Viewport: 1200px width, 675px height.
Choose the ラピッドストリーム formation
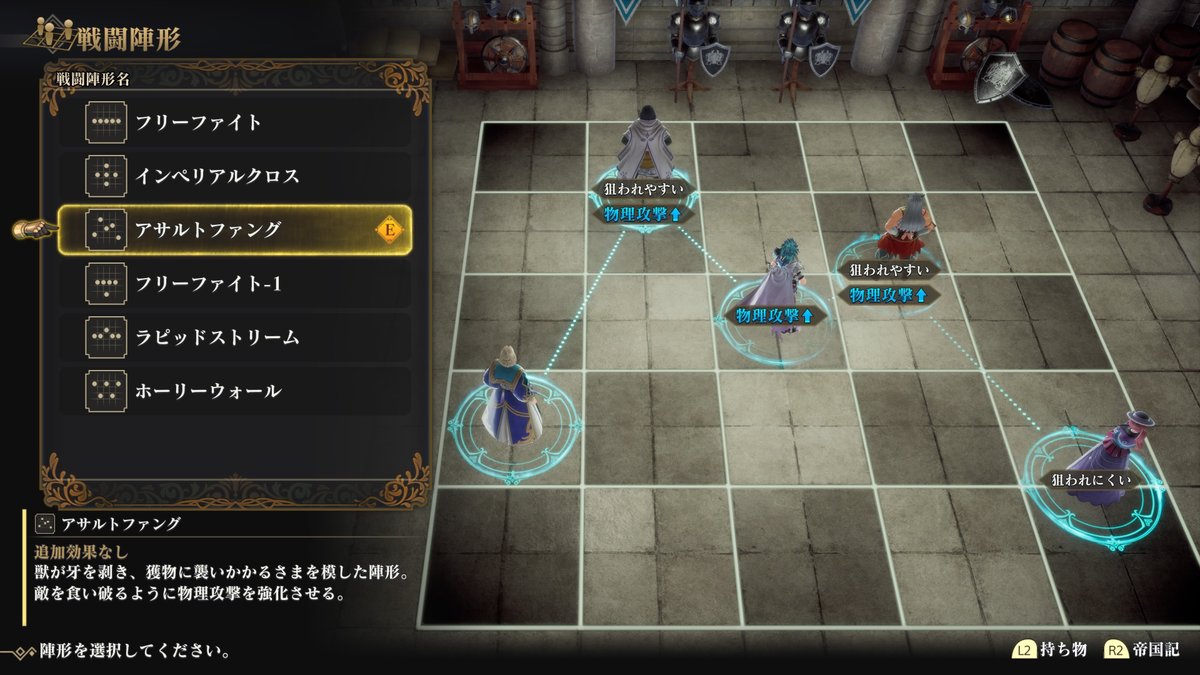coord(234,337)
